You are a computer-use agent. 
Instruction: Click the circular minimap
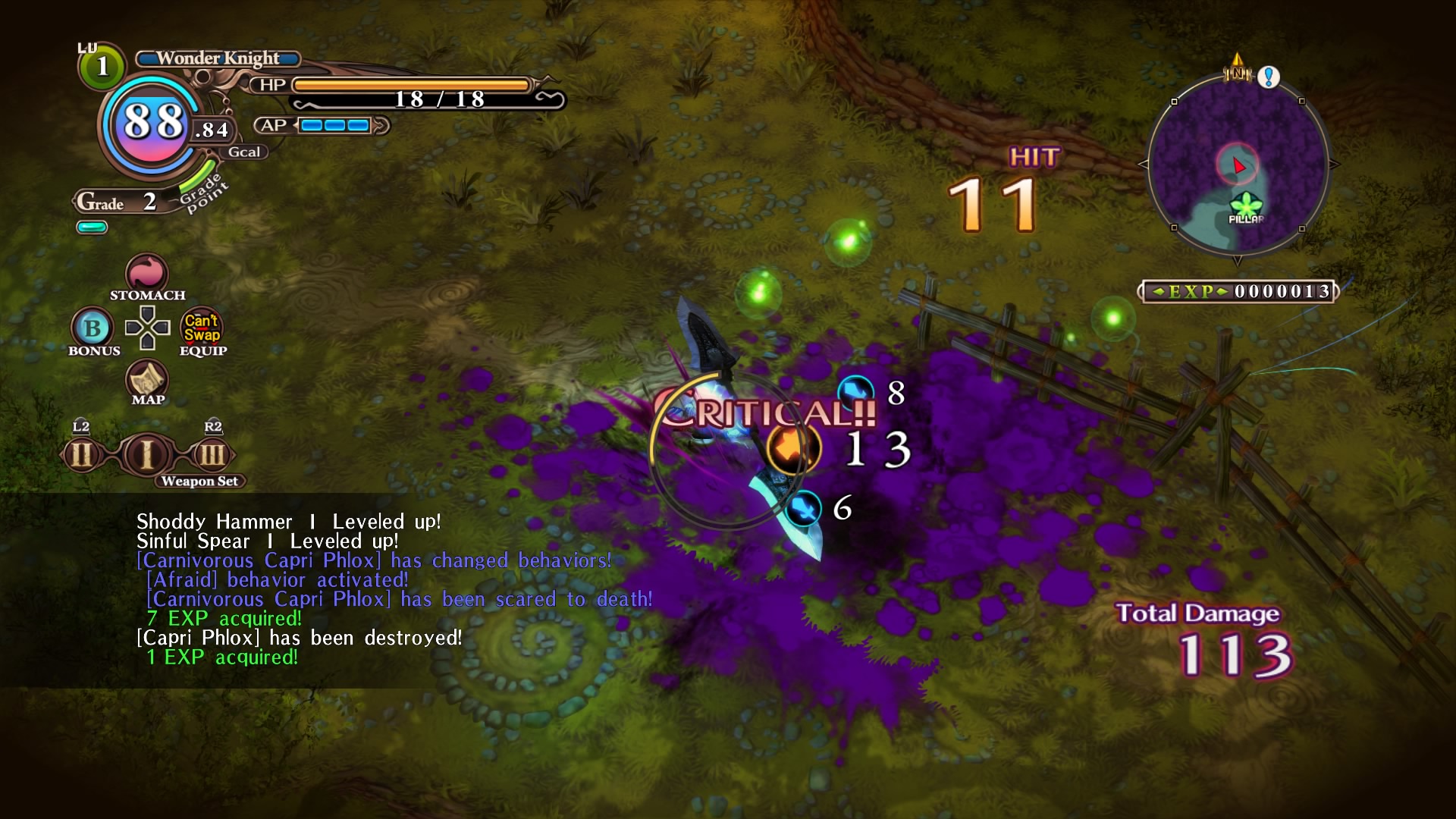[x=1238, y=164]
